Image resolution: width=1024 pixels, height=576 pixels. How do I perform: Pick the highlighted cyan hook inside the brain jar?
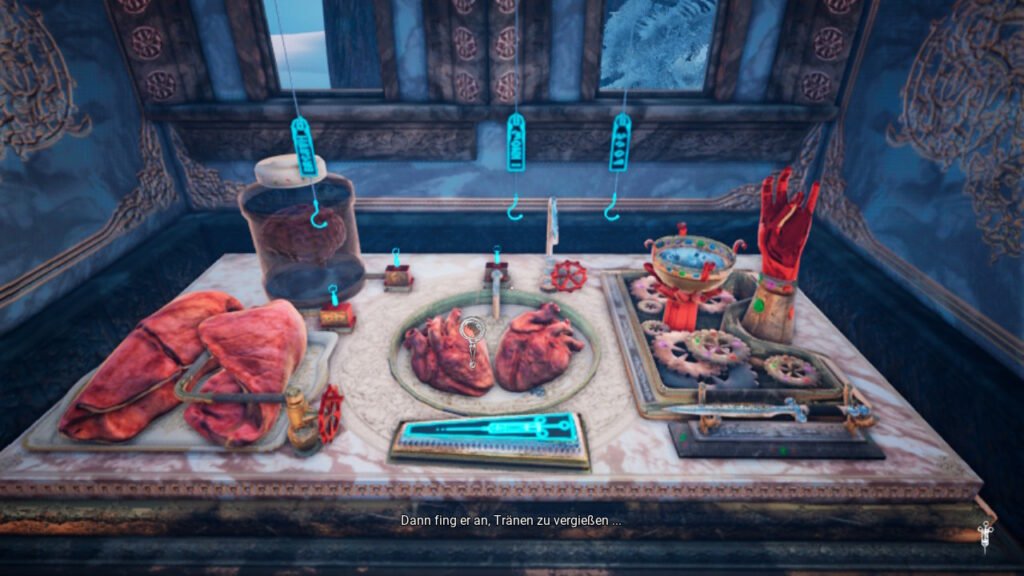click(x=320, y=214)
